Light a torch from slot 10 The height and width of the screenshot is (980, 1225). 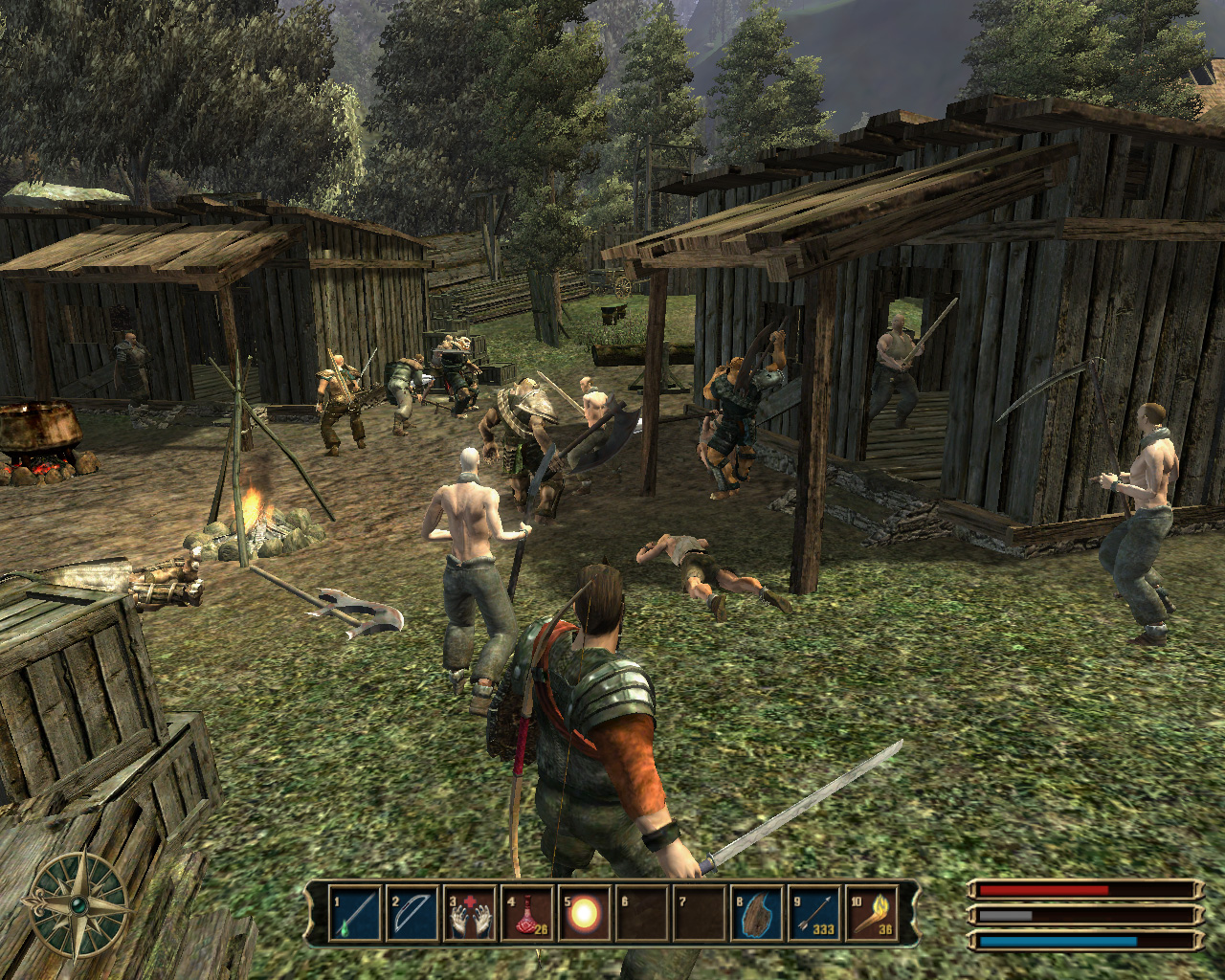(x=872, y=914)
